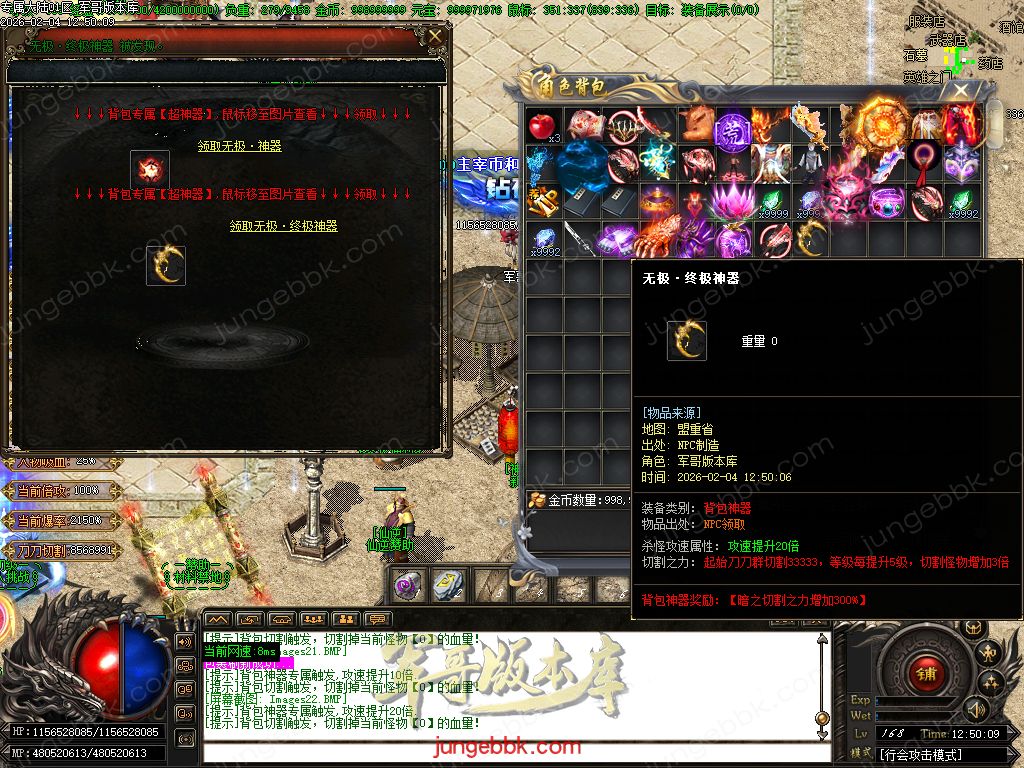Use the rune stone in hotbar slot 2

[447, 586]
